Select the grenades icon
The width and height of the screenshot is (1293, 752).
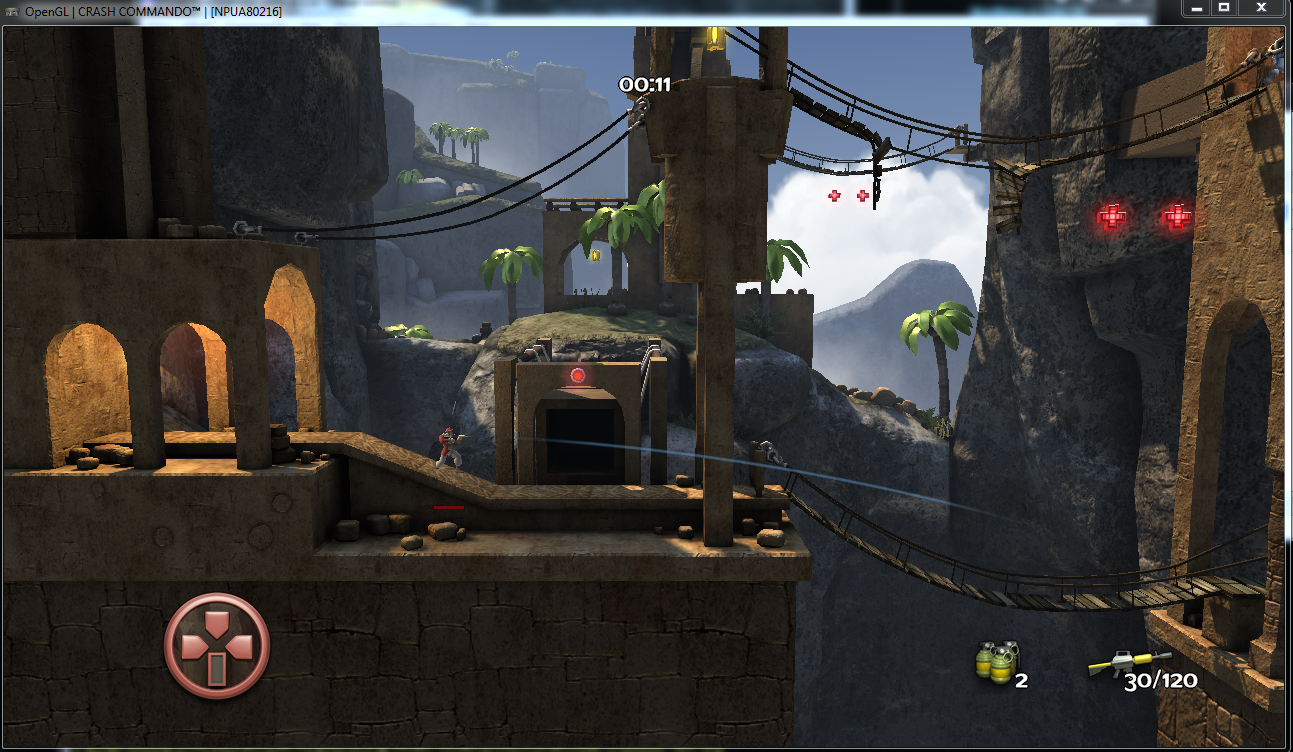pos(995,662)
